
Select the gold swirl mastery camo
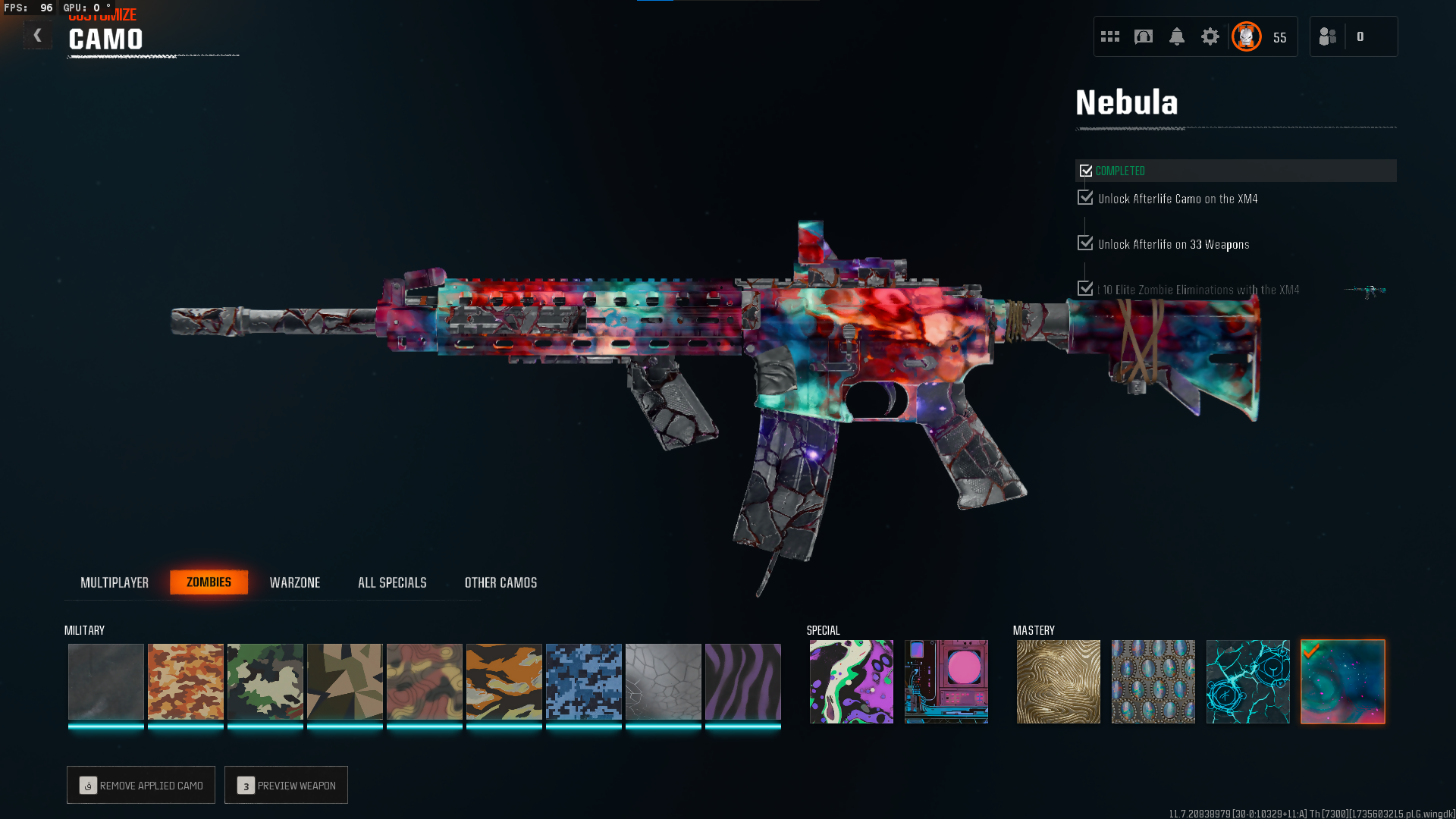pyautogui.click(x=1058, y=681)
